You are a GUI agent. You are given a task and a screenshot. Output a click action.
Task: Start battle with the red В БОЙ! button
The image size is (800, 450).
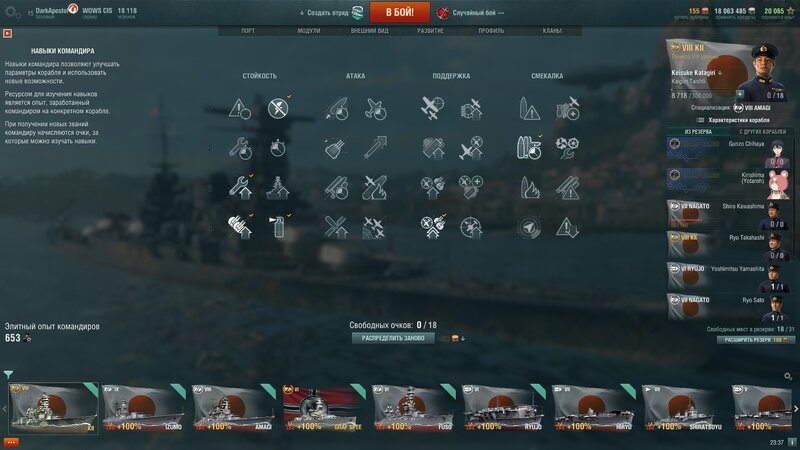click(399, 13)
